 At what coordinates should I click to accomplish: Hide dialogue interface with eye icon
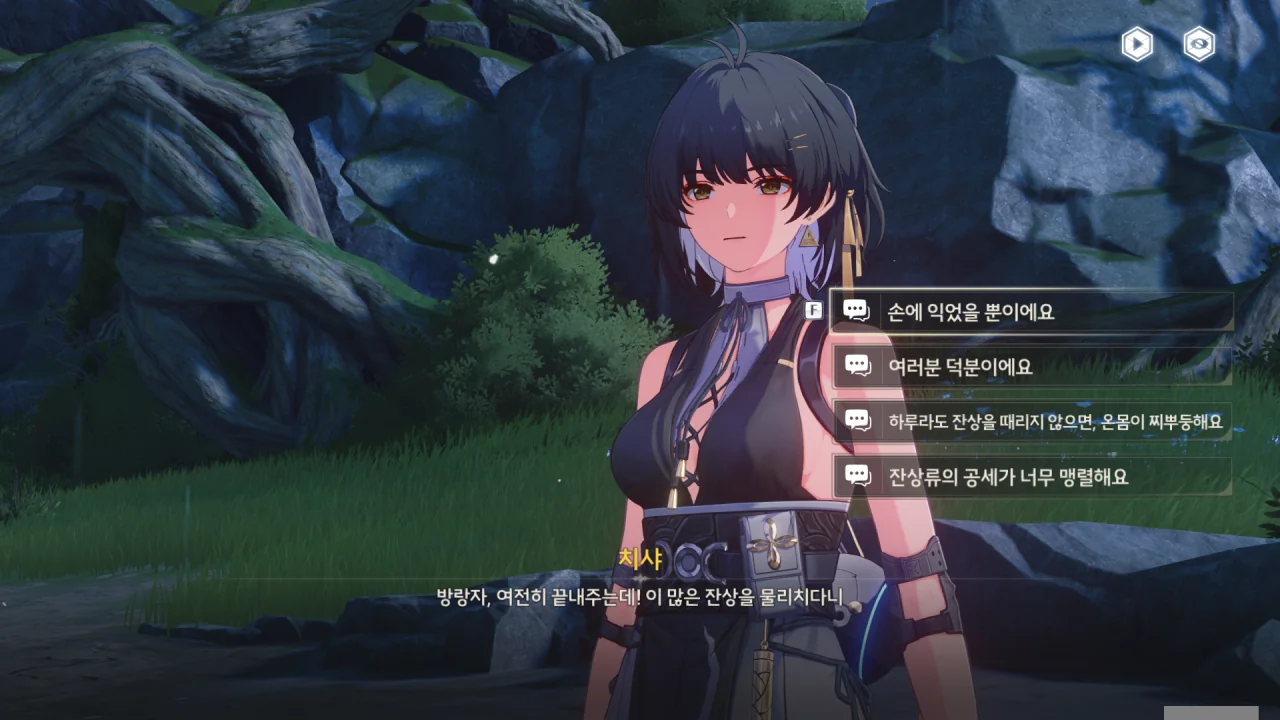1199,44
